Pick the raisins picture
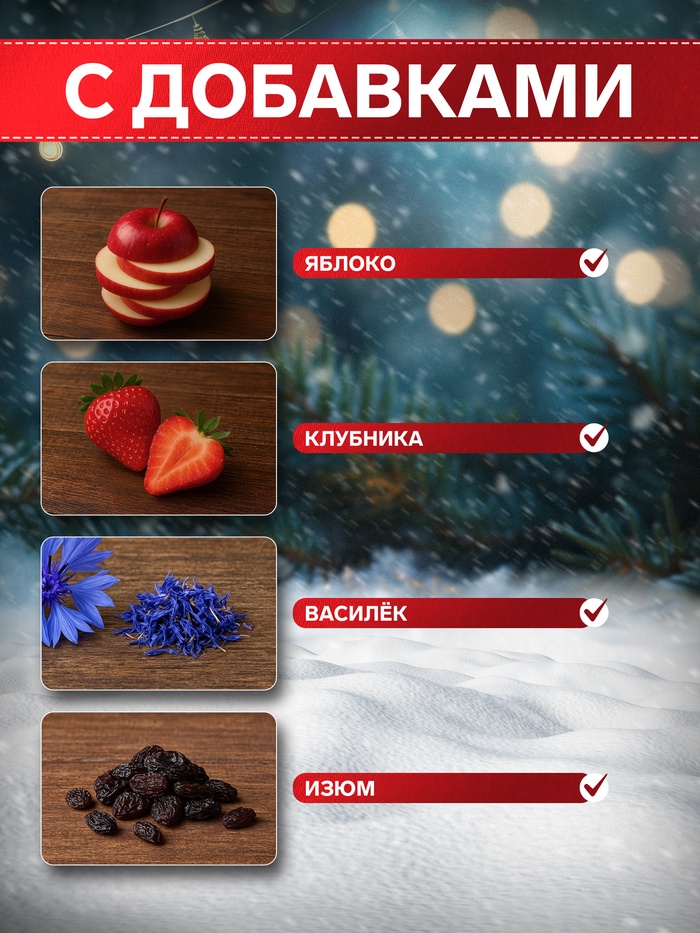The image size is (700, 933). 159,788
